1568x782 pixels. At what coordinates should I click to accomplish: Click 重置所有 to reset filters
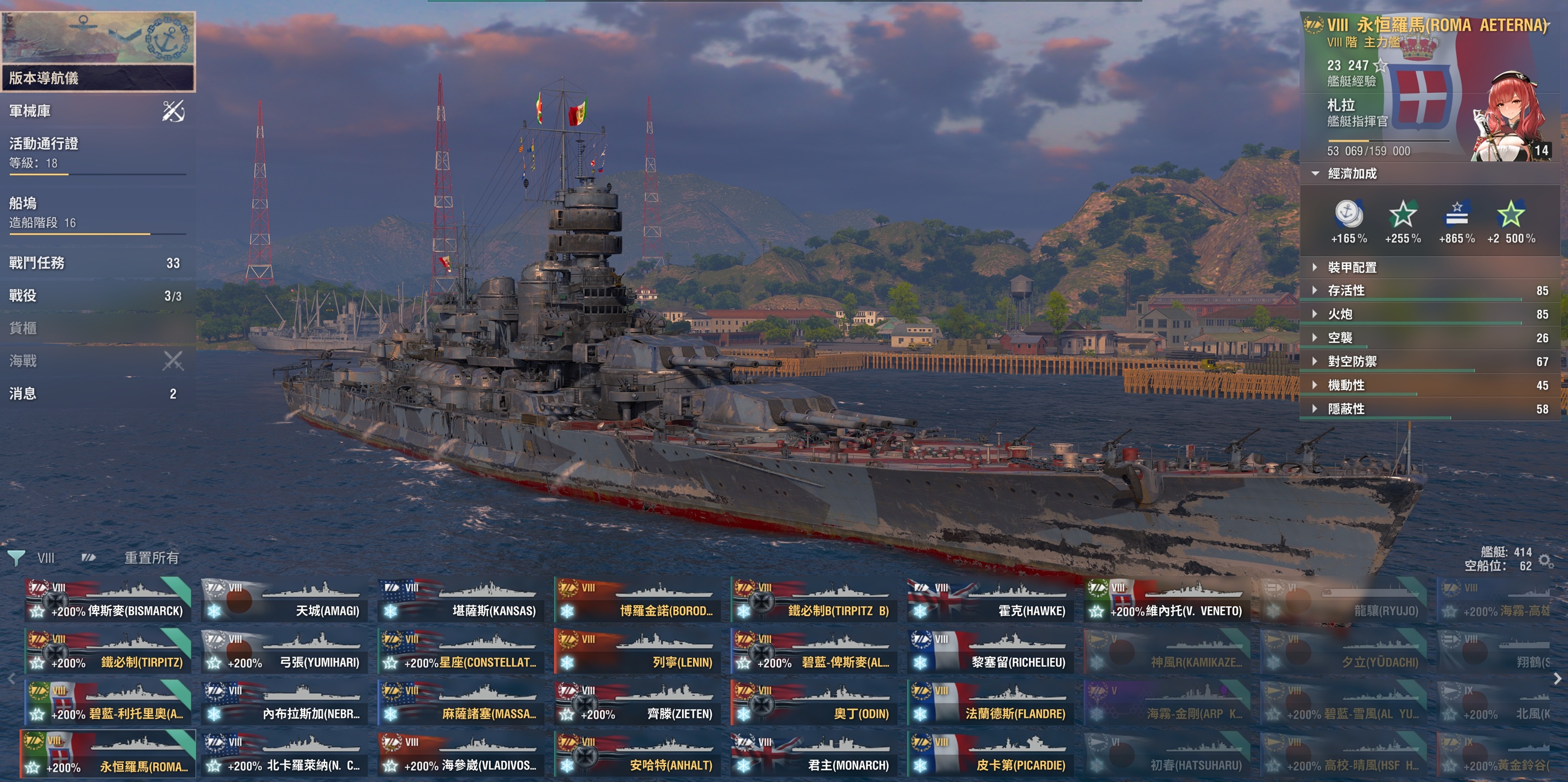tap(152, 557)
